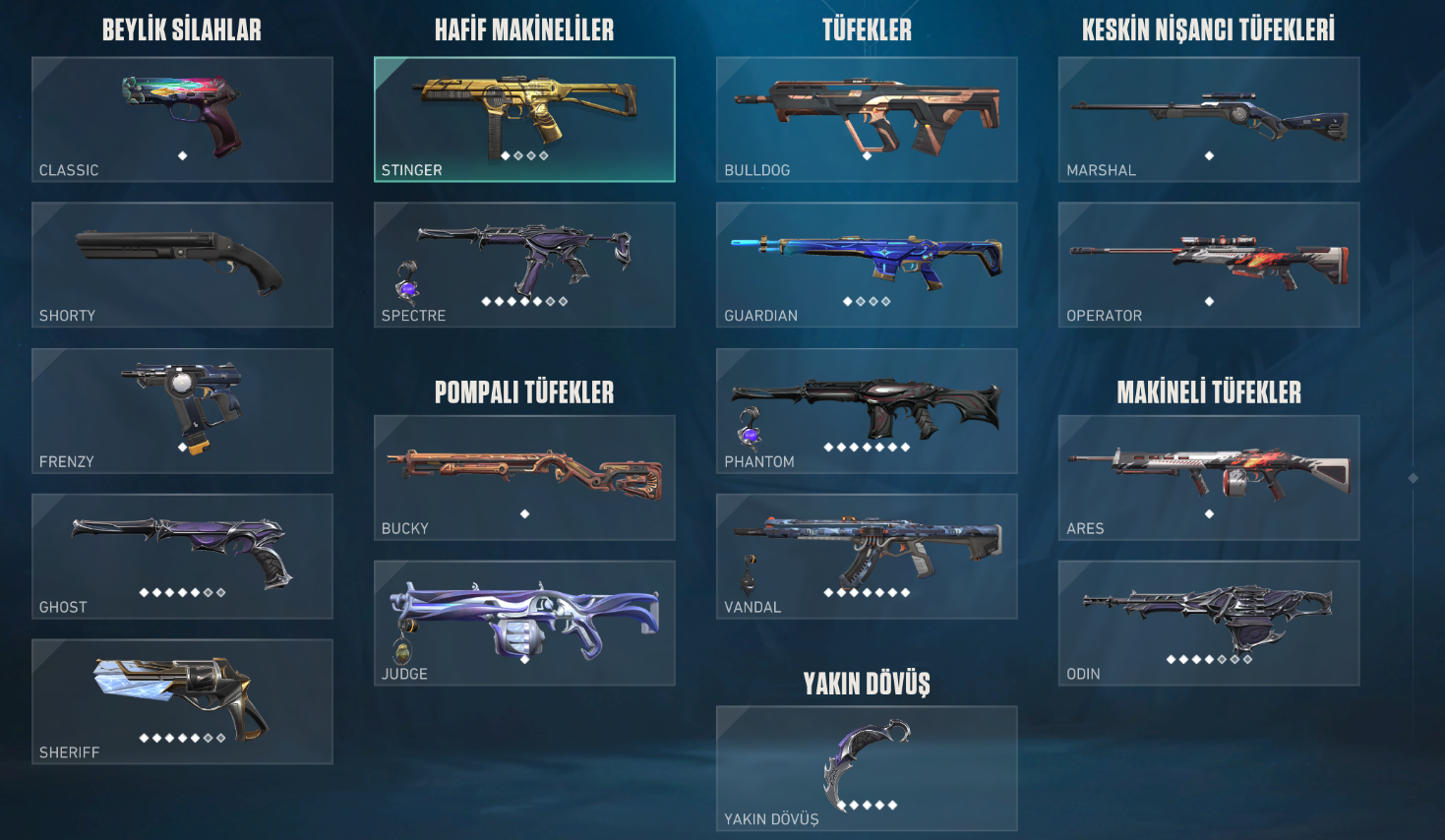Click the buddy dangling from the Vandal
The height and width of the screenshot is (840, 1445).
click(749, 574)
